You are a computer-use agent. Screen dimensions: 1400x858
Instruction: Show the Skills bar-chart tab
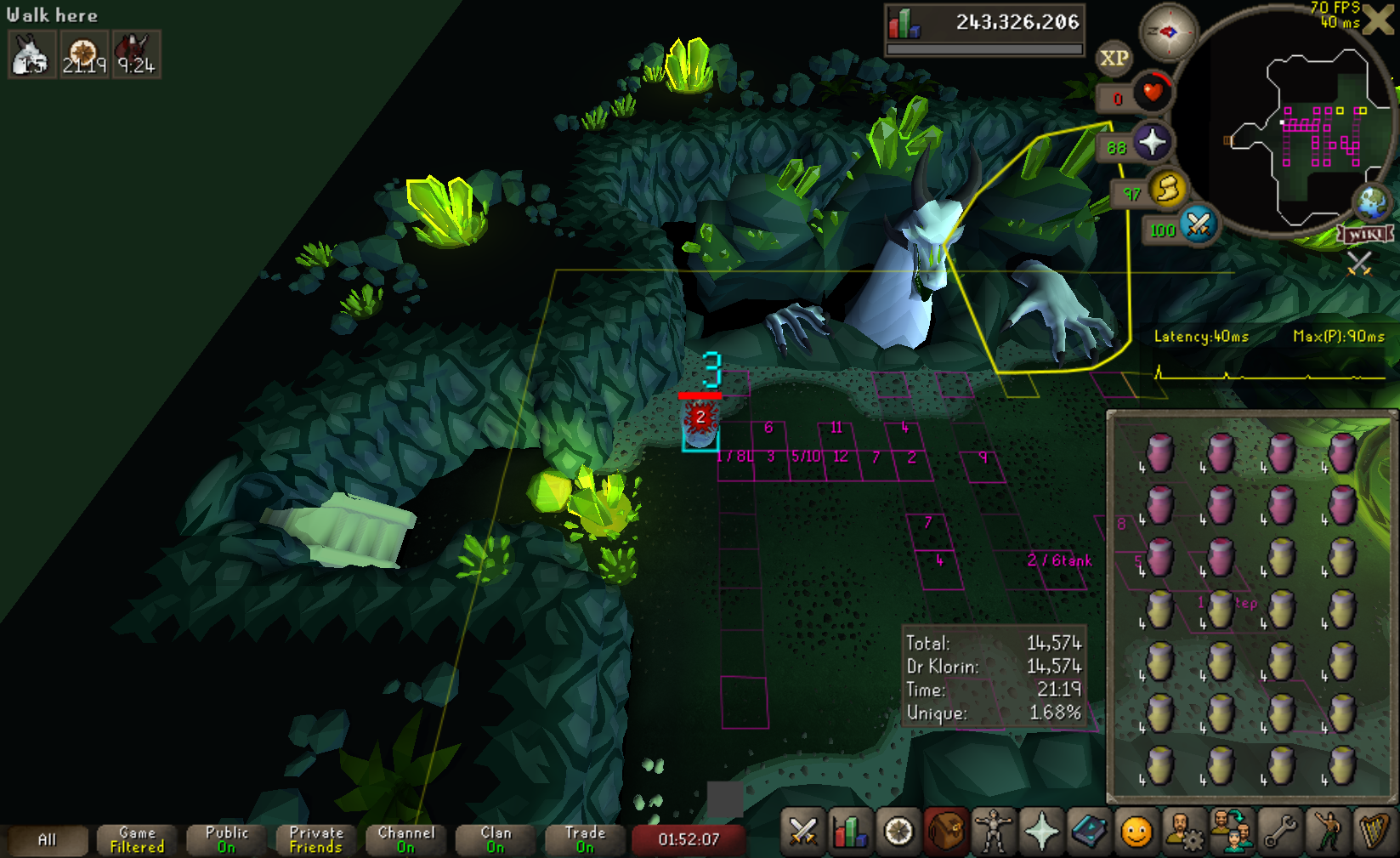[850, 832]
